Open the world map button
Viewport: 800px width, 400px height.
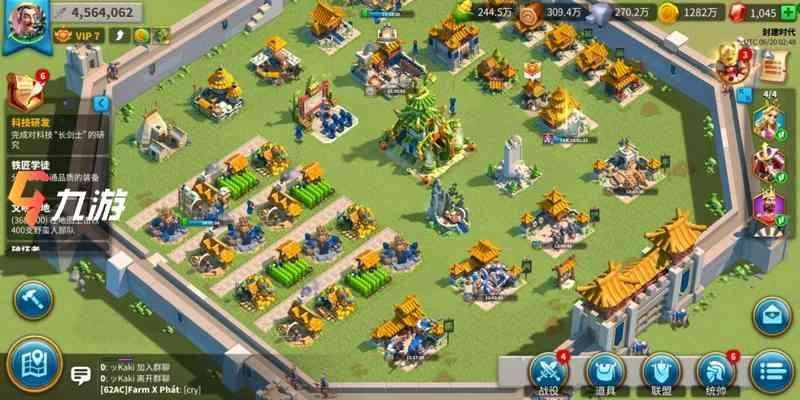coord(32,364)
